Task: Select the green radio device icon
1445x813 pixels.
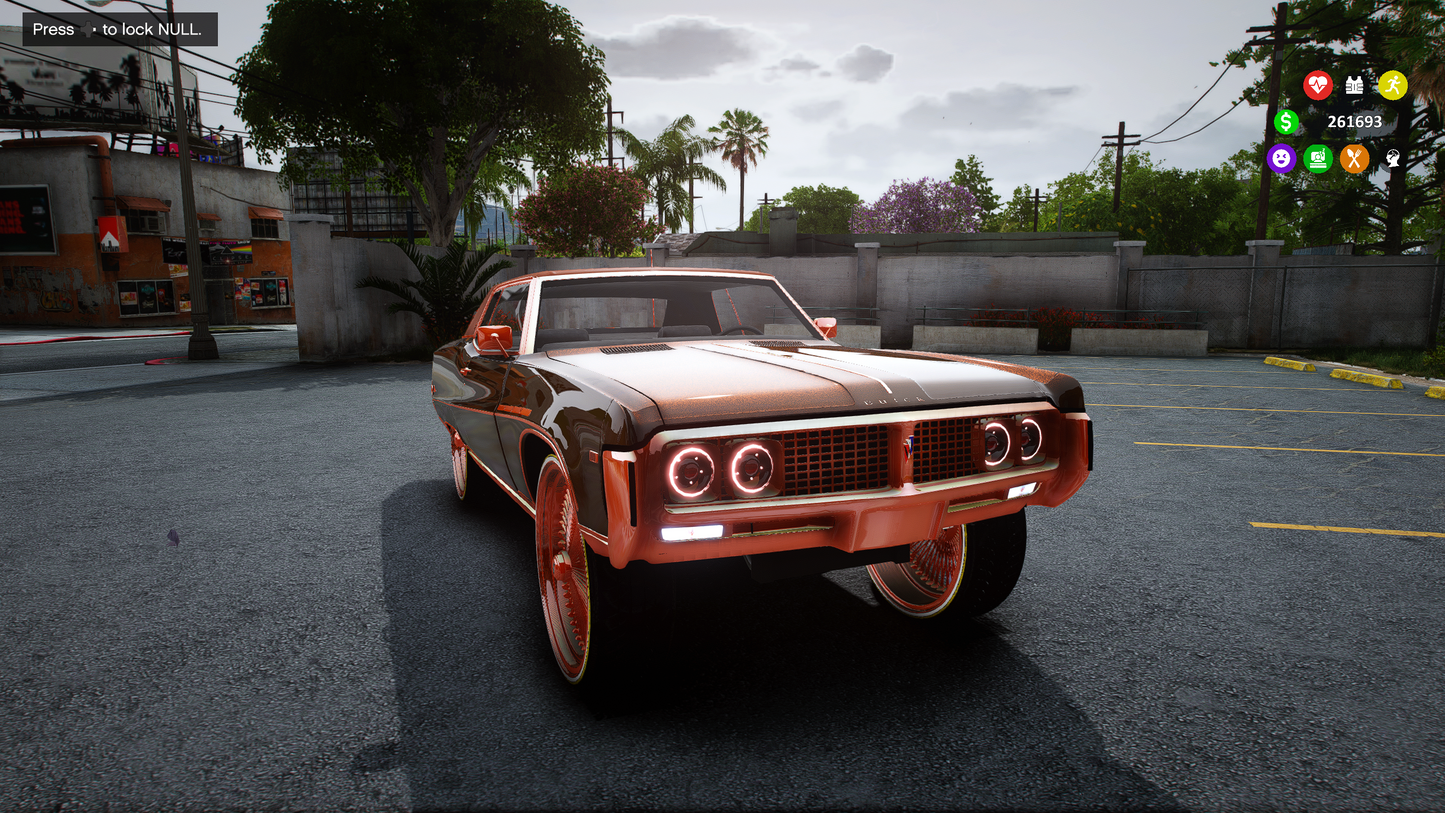Action: [x=1318, y=158]
